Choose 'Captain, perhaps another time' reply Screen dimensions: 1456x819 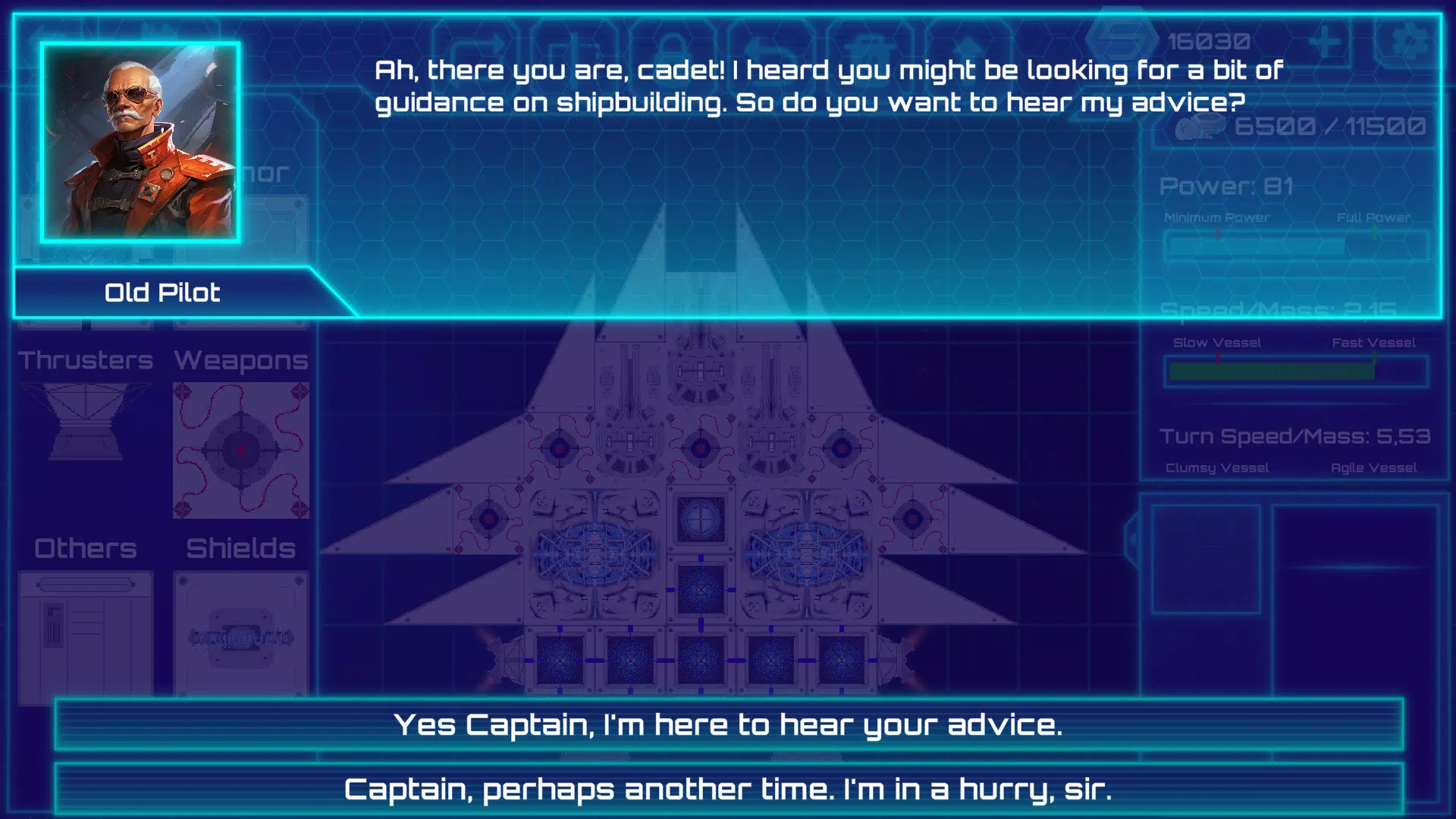pos(728,789)
